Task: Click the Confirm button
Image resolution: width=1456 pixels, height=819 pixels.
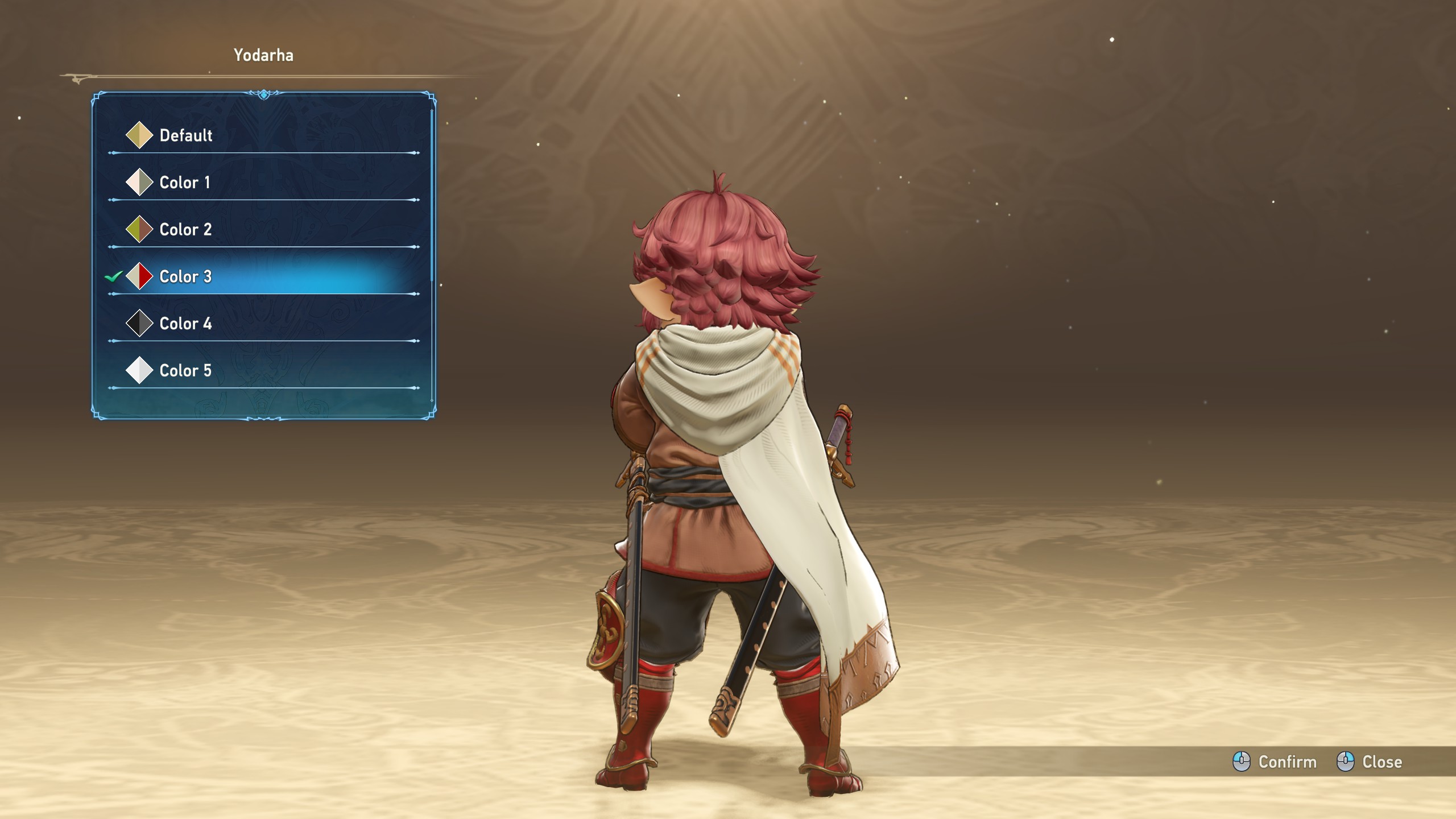Action: [1275, 762]
